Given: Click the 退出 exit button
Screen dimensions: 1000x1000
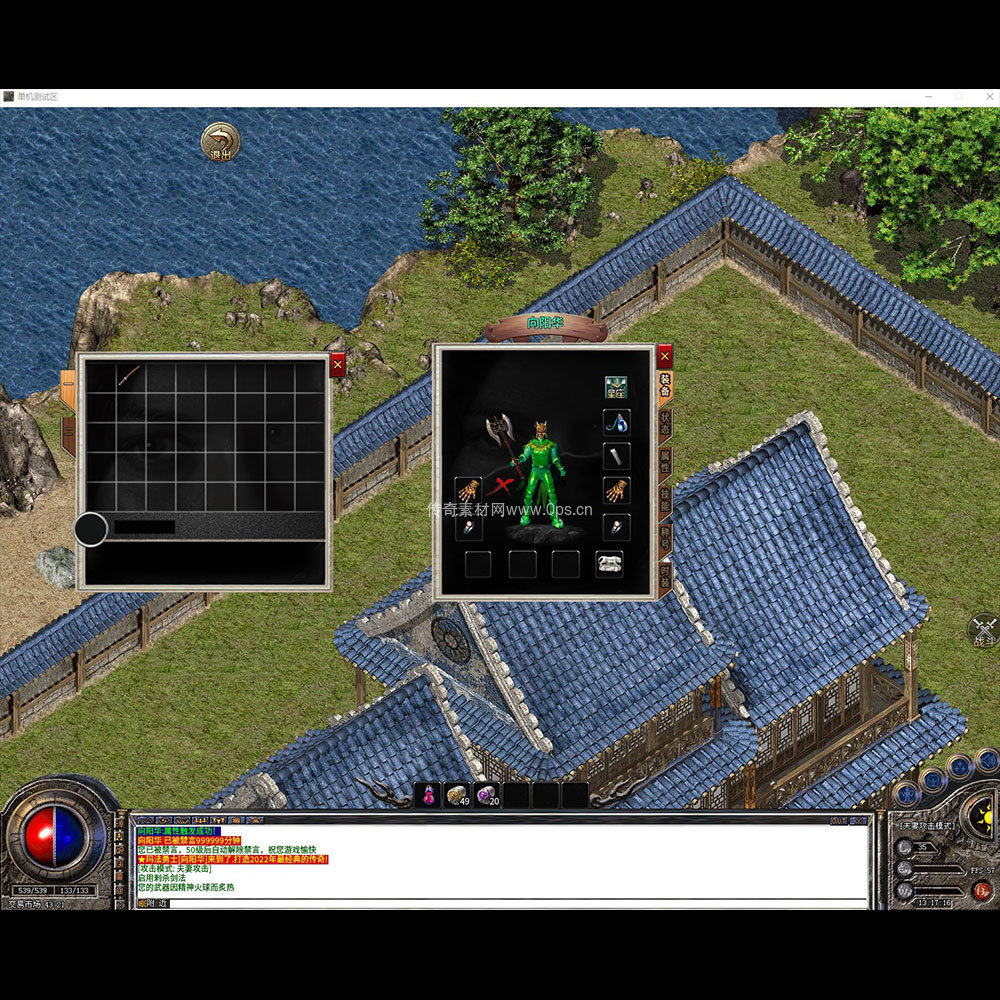Looking at the screenshot, I should [220, 141].
